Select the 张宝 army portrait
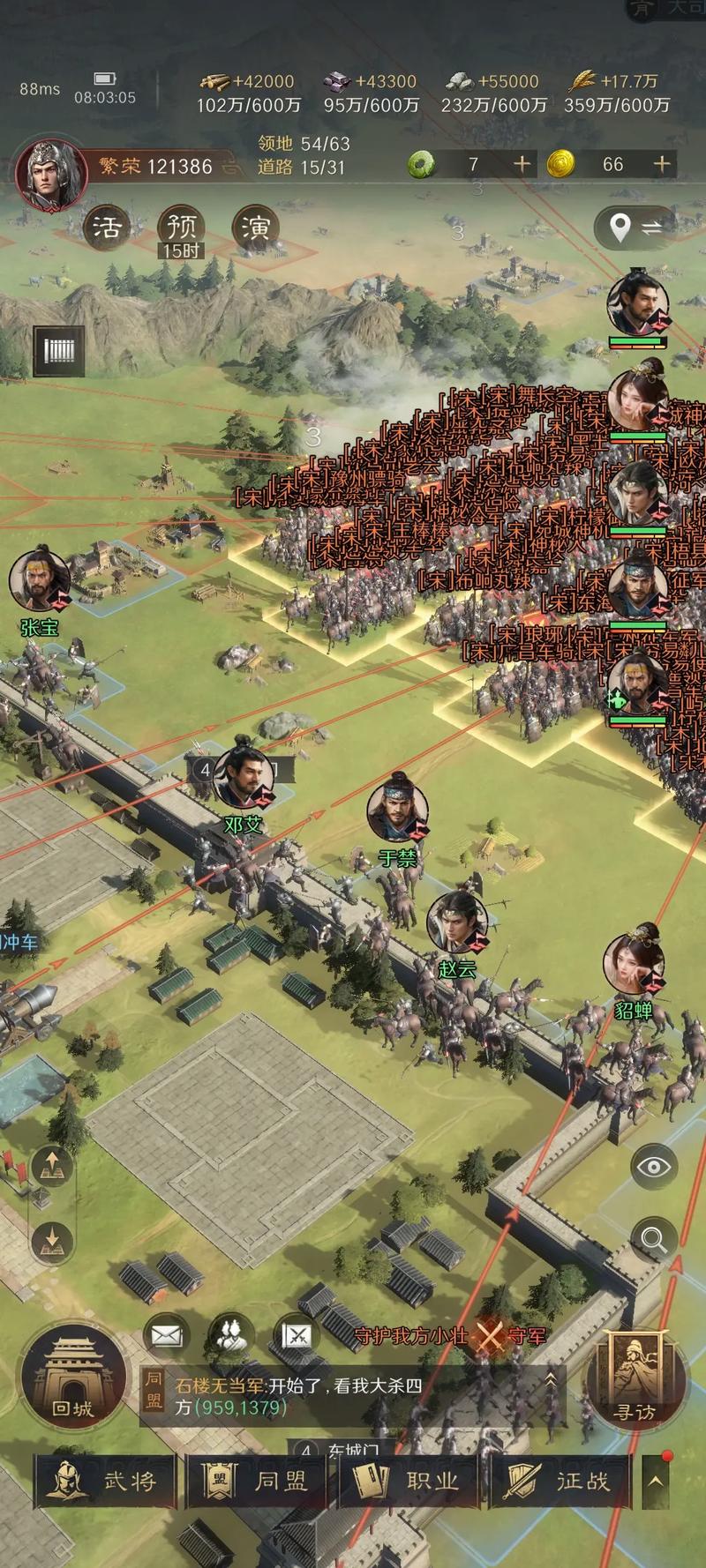This screenshot has height=1568, width=706. (x=40, y=582)
